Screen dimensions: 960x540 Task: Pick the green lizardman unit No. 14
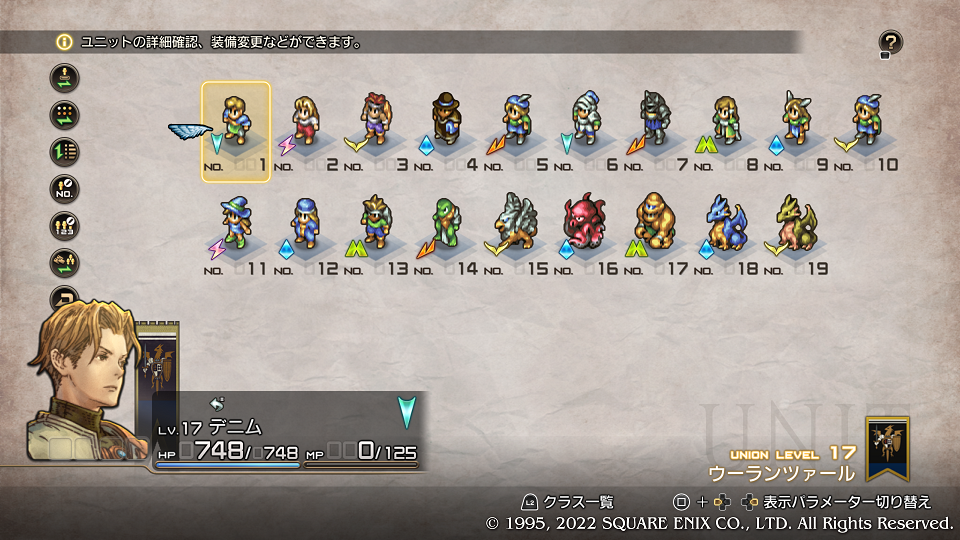(x=446, y=225)
